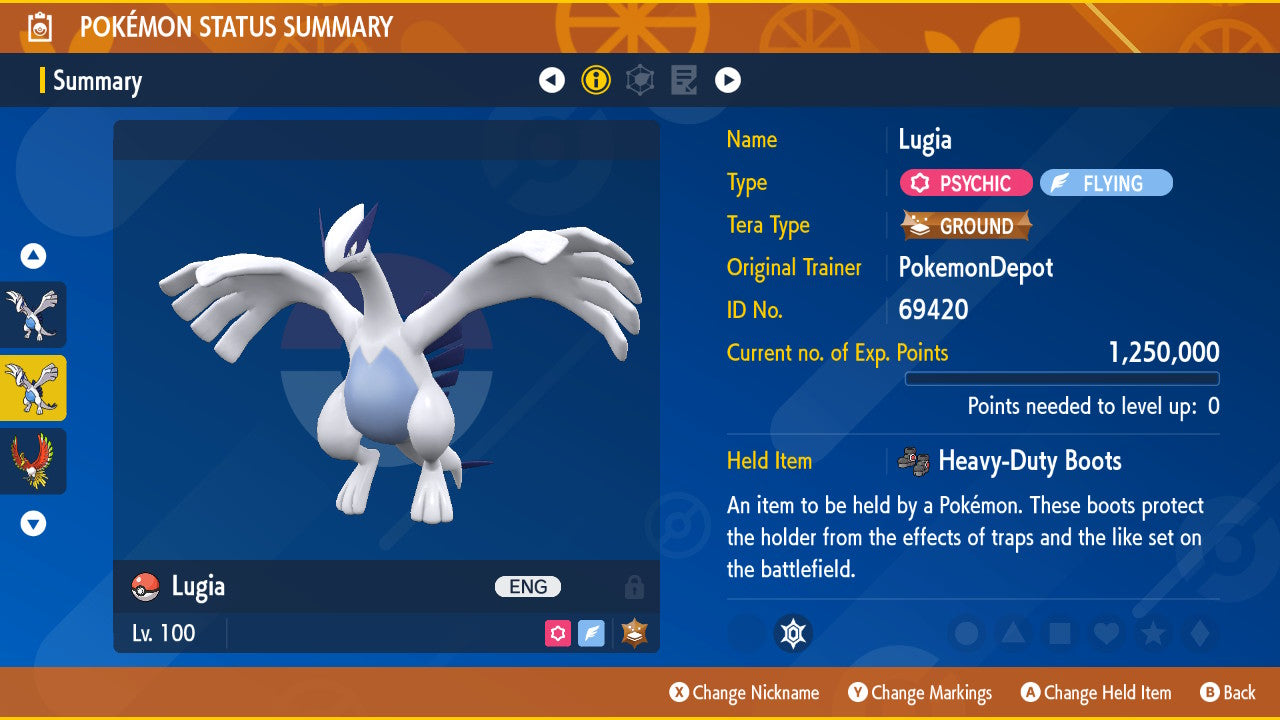
Task: Toggle the star marking
Action: pos(1152,633)
